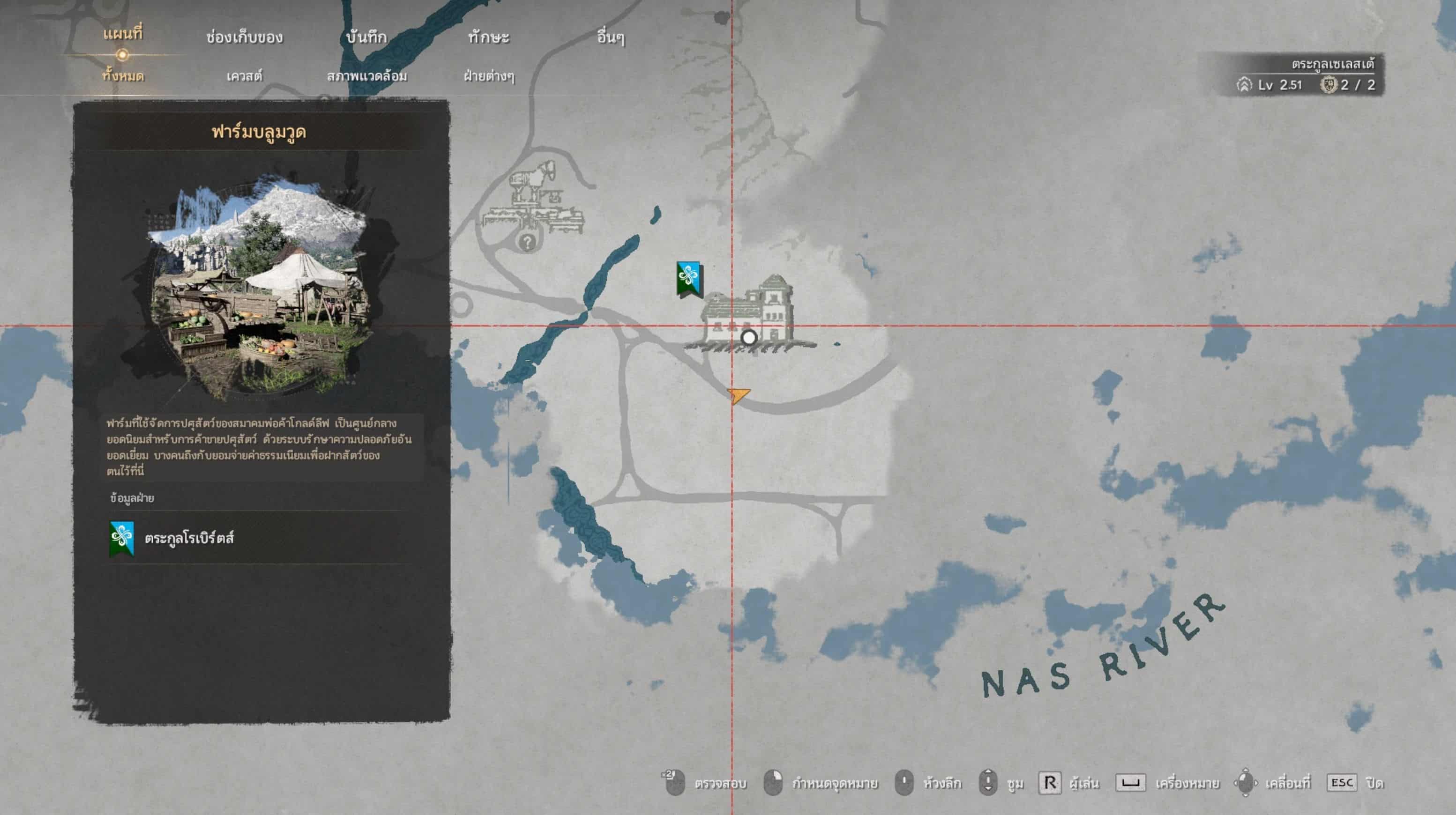1456x815 pixels.
Task: Click the orange player arrow marker
Action: pos(738,395)
